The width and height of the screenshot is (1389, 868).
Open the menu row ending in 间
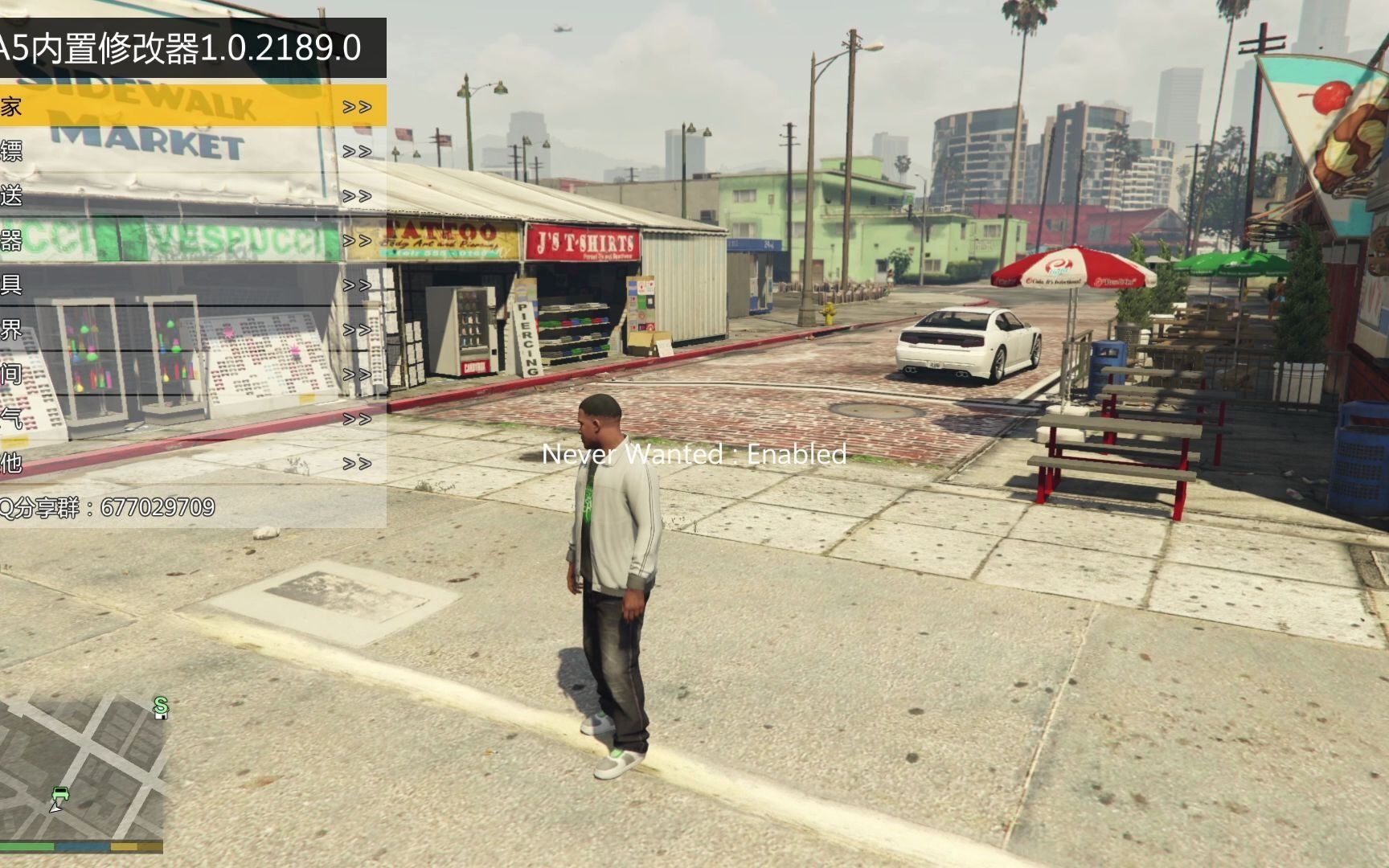(193, 374)
